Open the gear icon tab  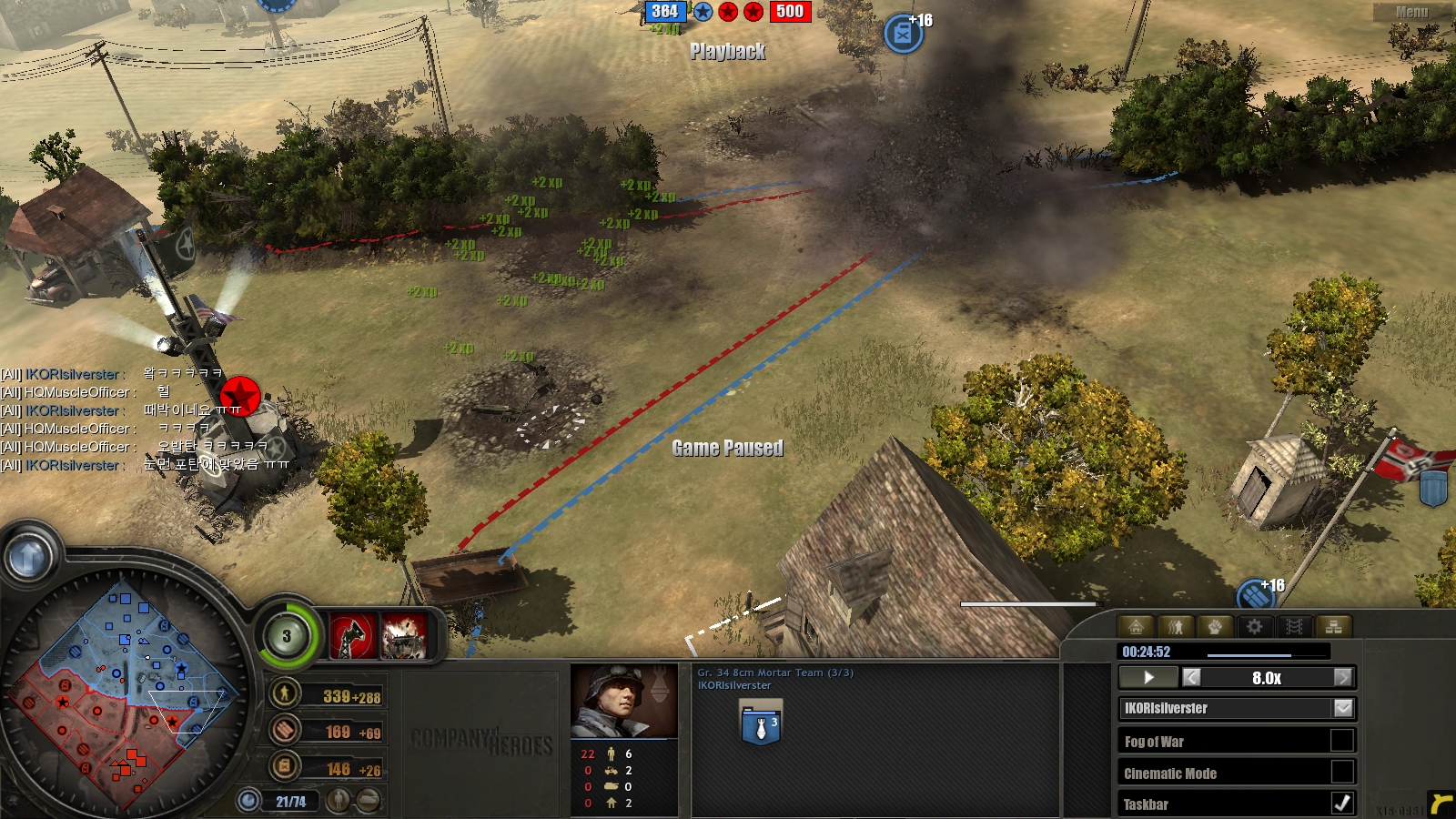coord(1255,626)
